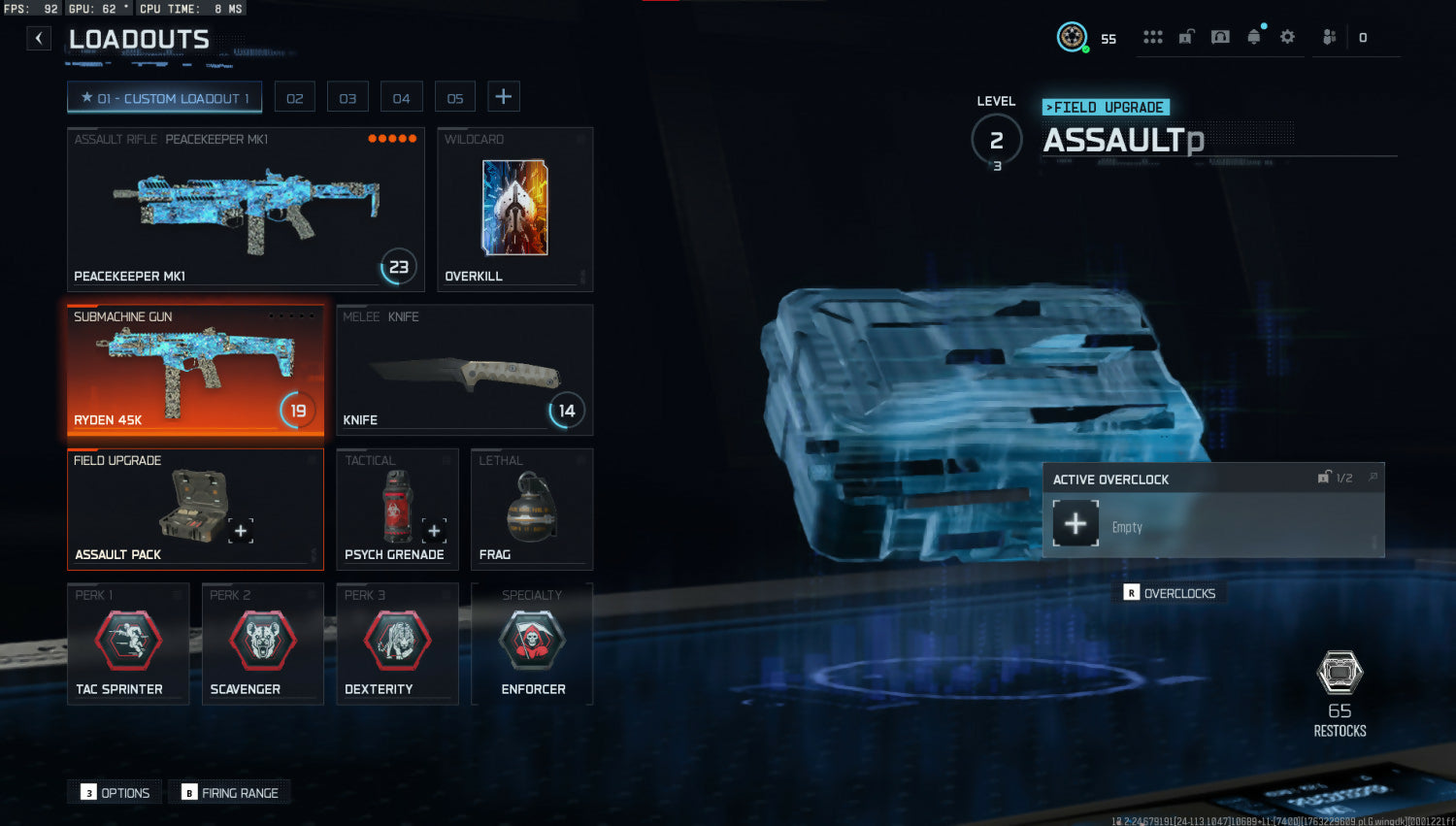Show notifications via the bell icon
Image resolution: width=1456 pixels, height=826 pixels.
1253,37
